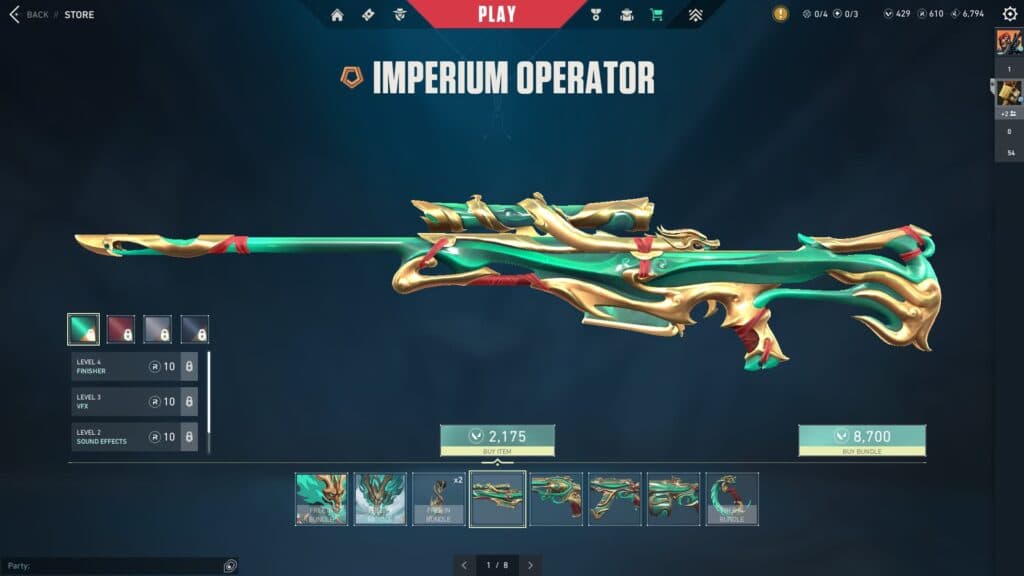Select the Imperium Operator thumbnail
The image size is (1024, 576).
pos(497,499)
